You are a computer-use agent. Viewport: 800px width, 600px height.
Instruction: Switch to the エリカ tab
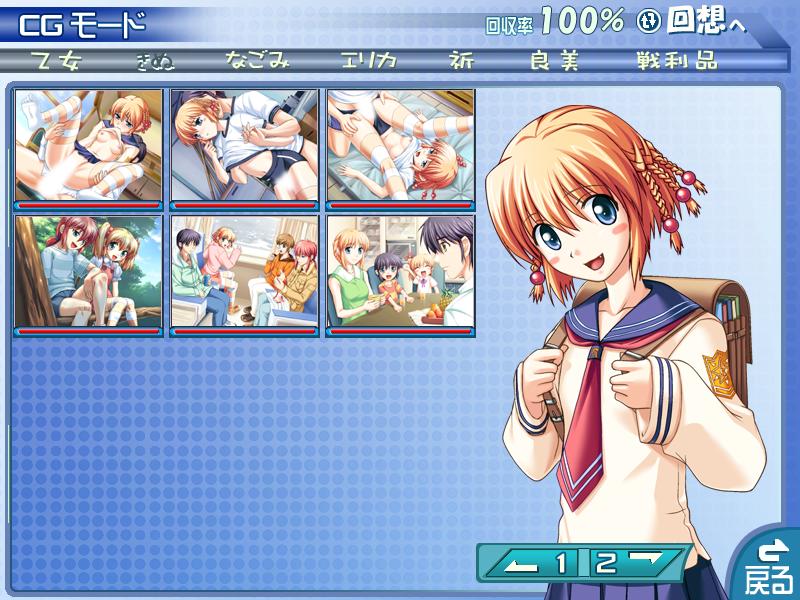tap(368, 60)
